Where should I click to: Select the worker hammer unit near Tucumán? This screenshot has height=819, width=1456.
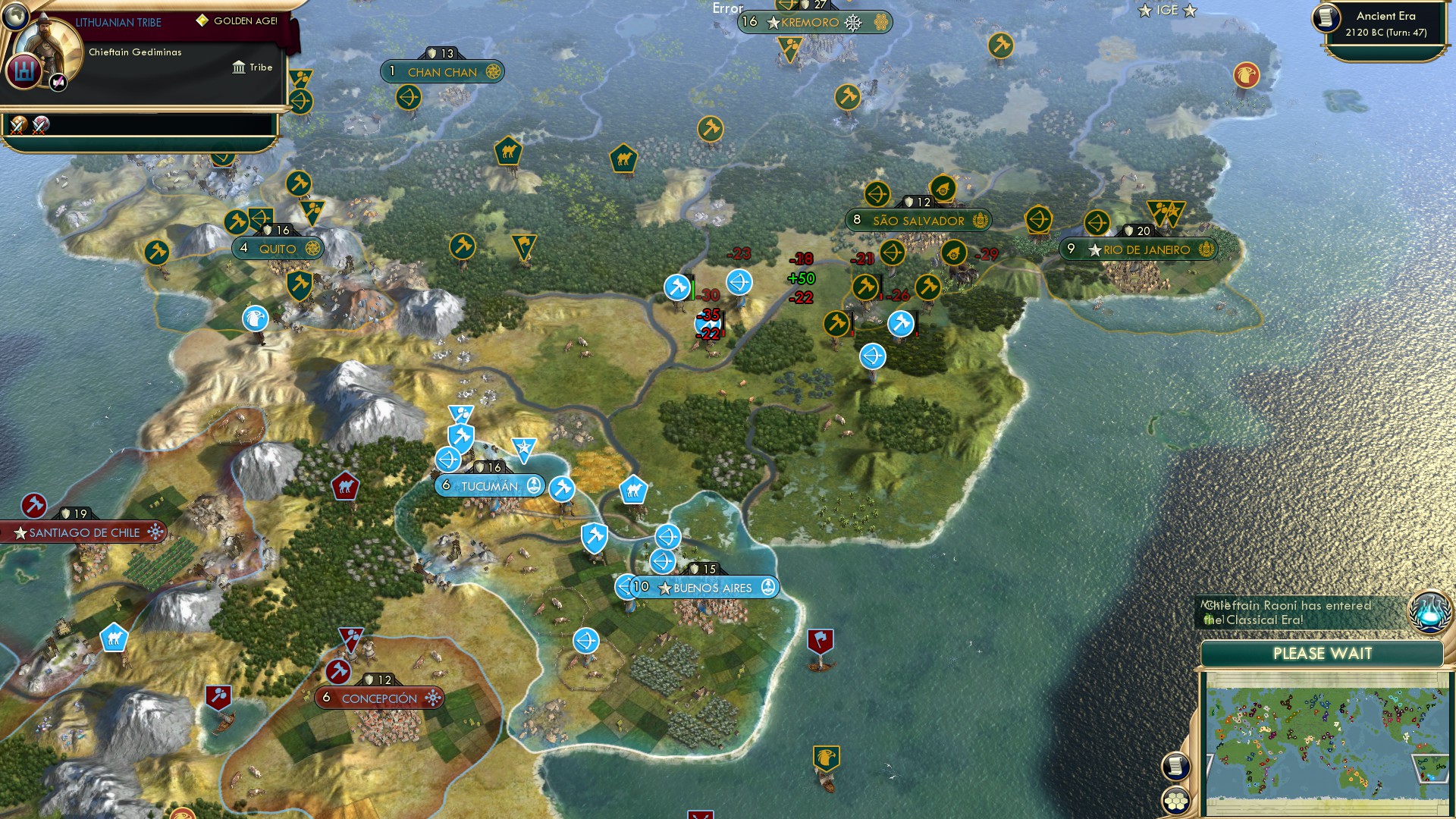click(562, 489)
